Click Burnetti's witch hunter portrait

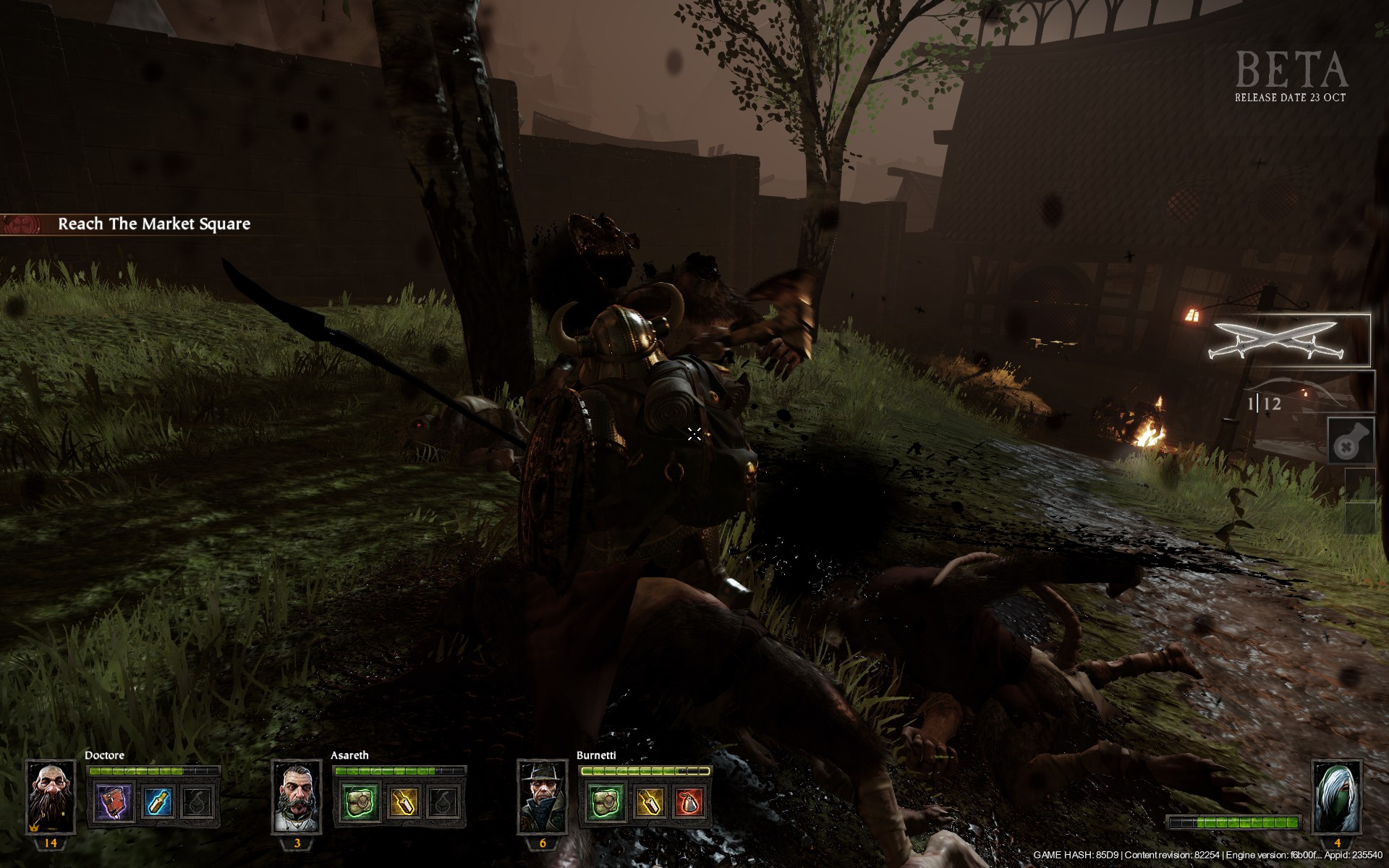[543, 796]
